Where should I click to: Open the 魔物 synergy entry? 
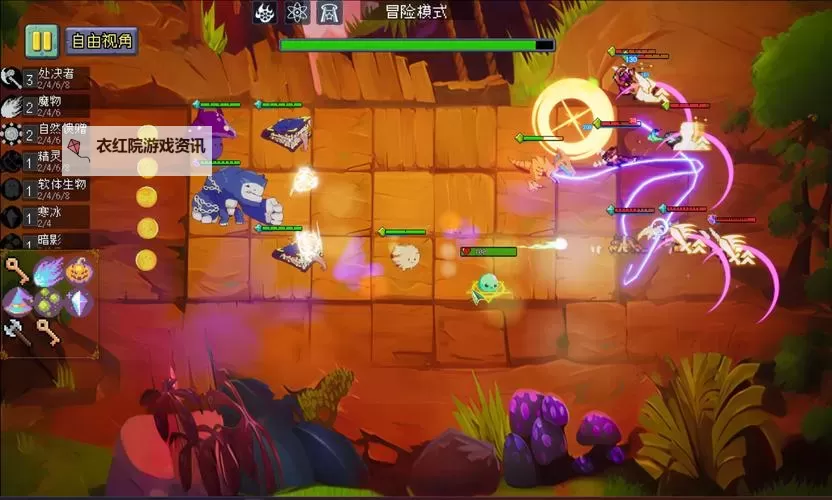46,105
